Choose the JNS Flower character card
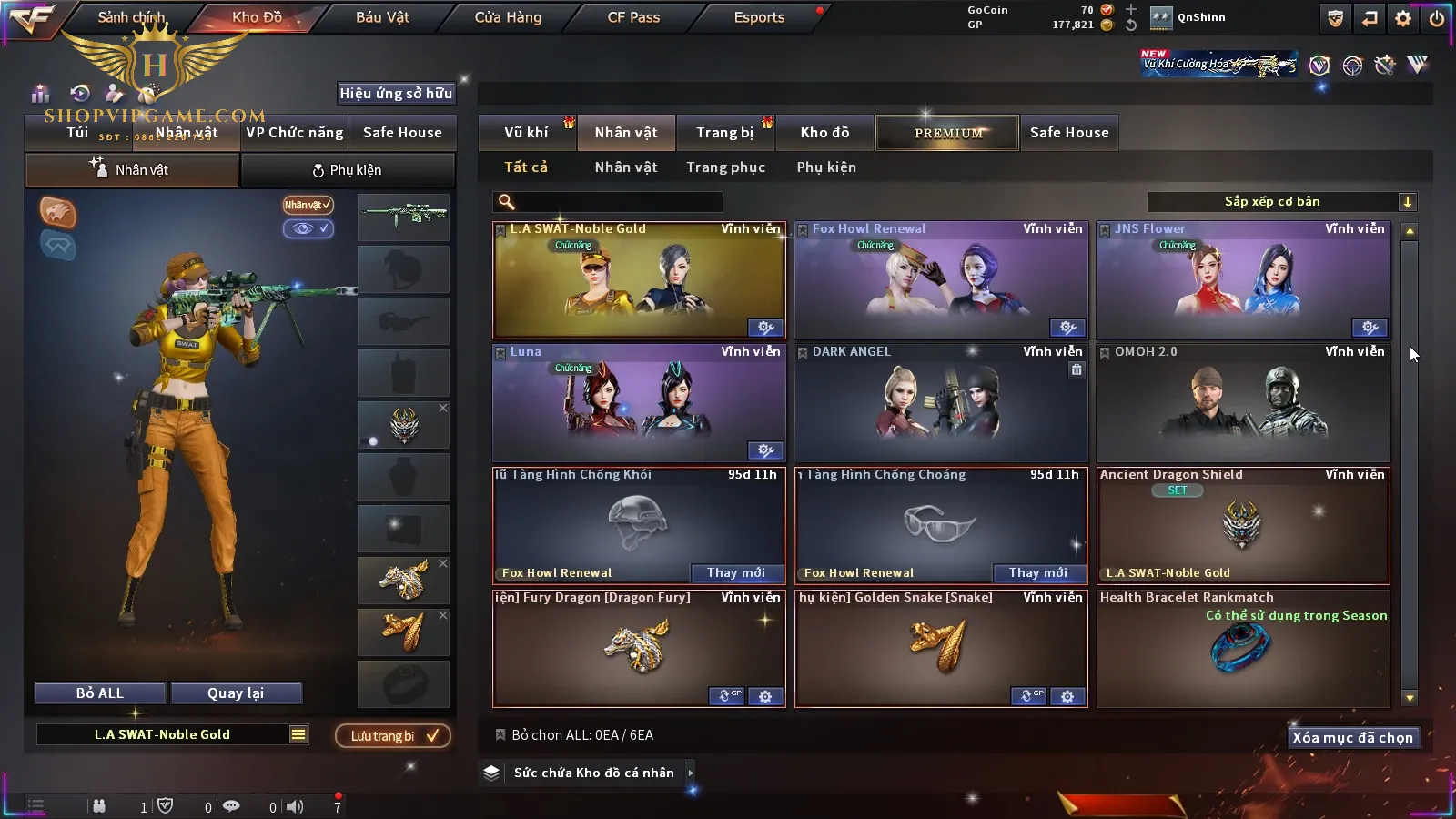 pyautogui.click(x=1243, y=282)
